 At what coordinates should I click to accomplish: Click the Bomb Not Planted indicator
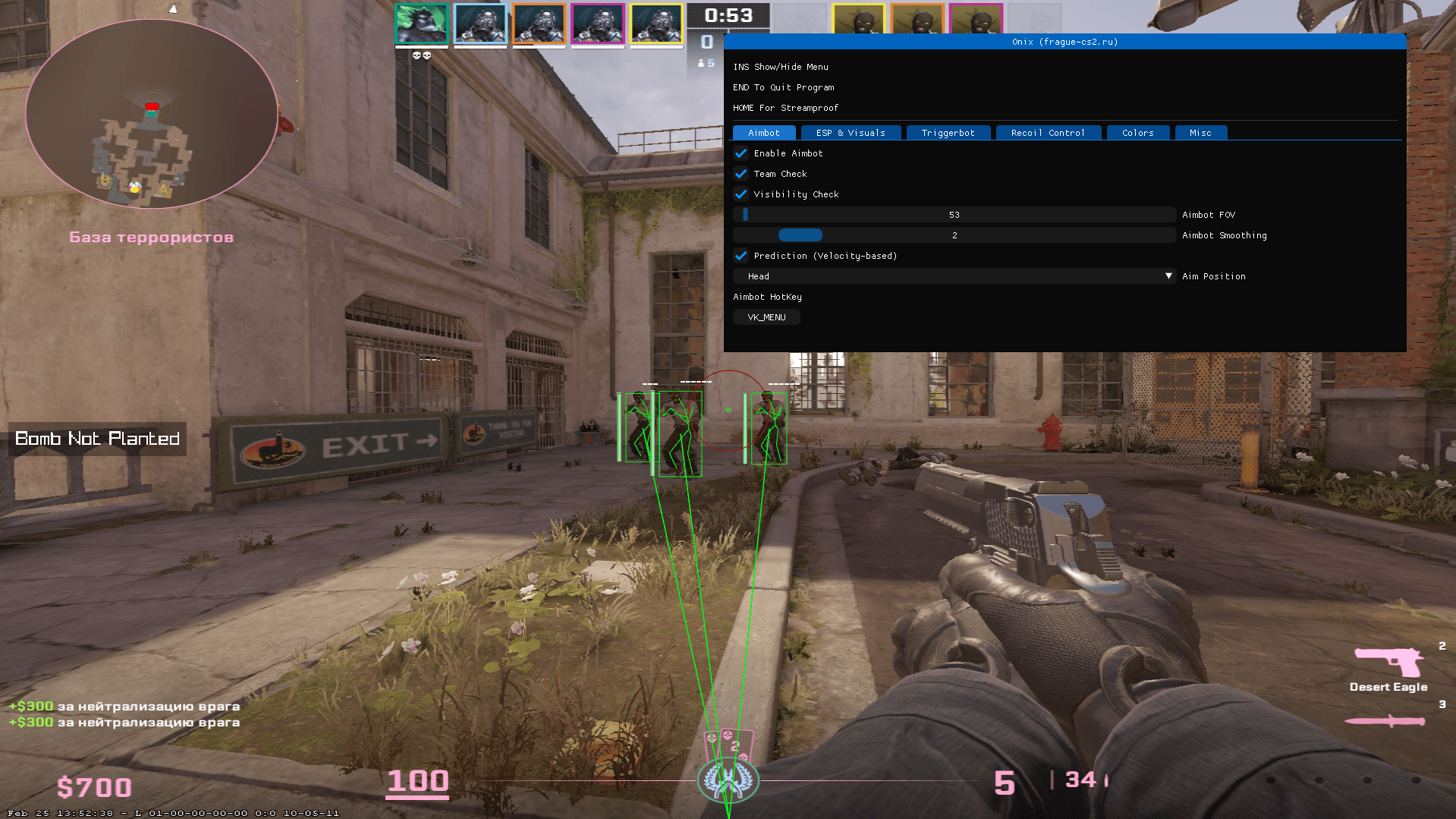pyautogui.click(x=97, y=439)
